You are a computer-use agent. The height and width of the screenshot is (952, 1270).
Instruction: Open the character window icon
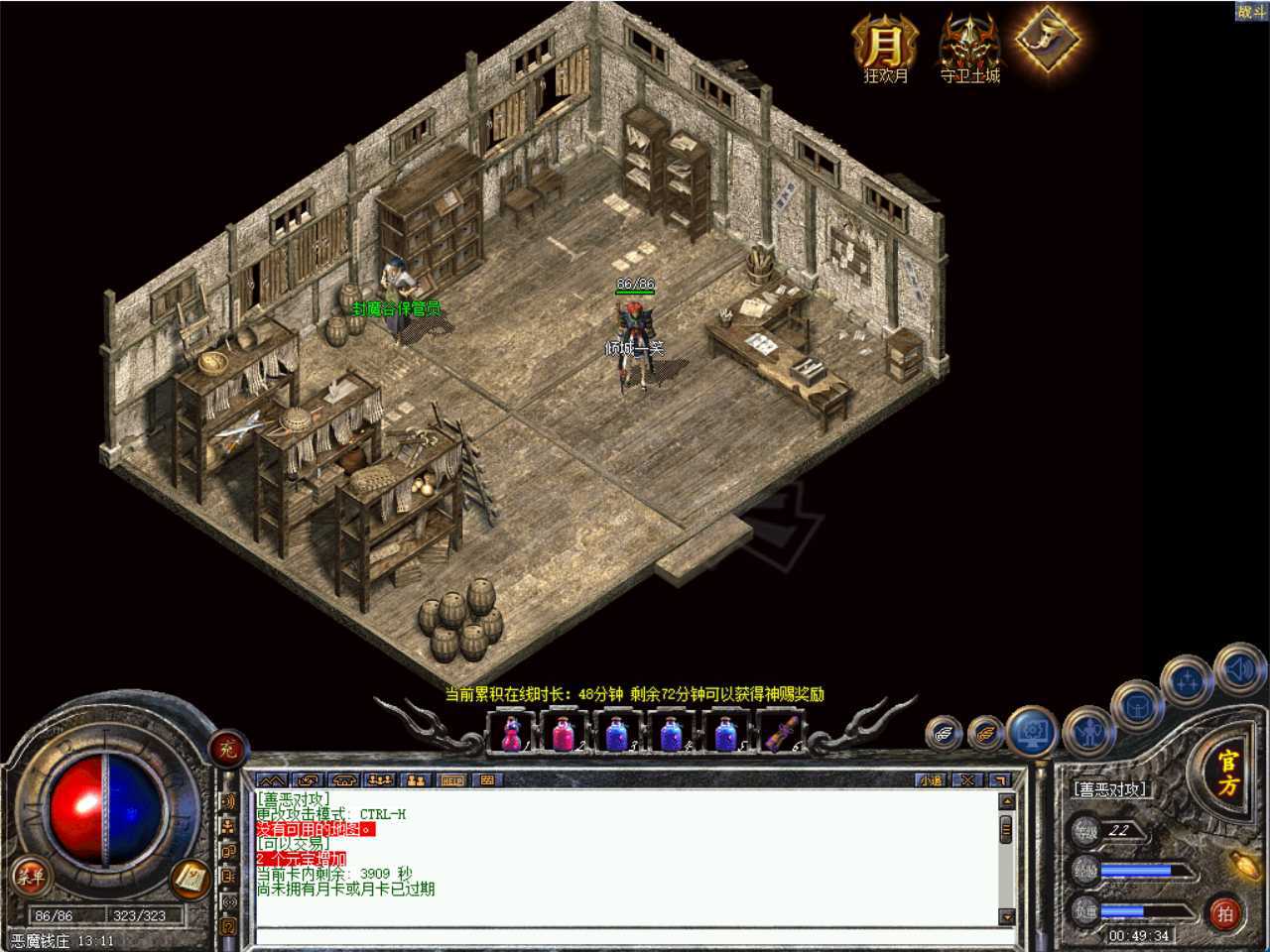tap(1087, 732)
